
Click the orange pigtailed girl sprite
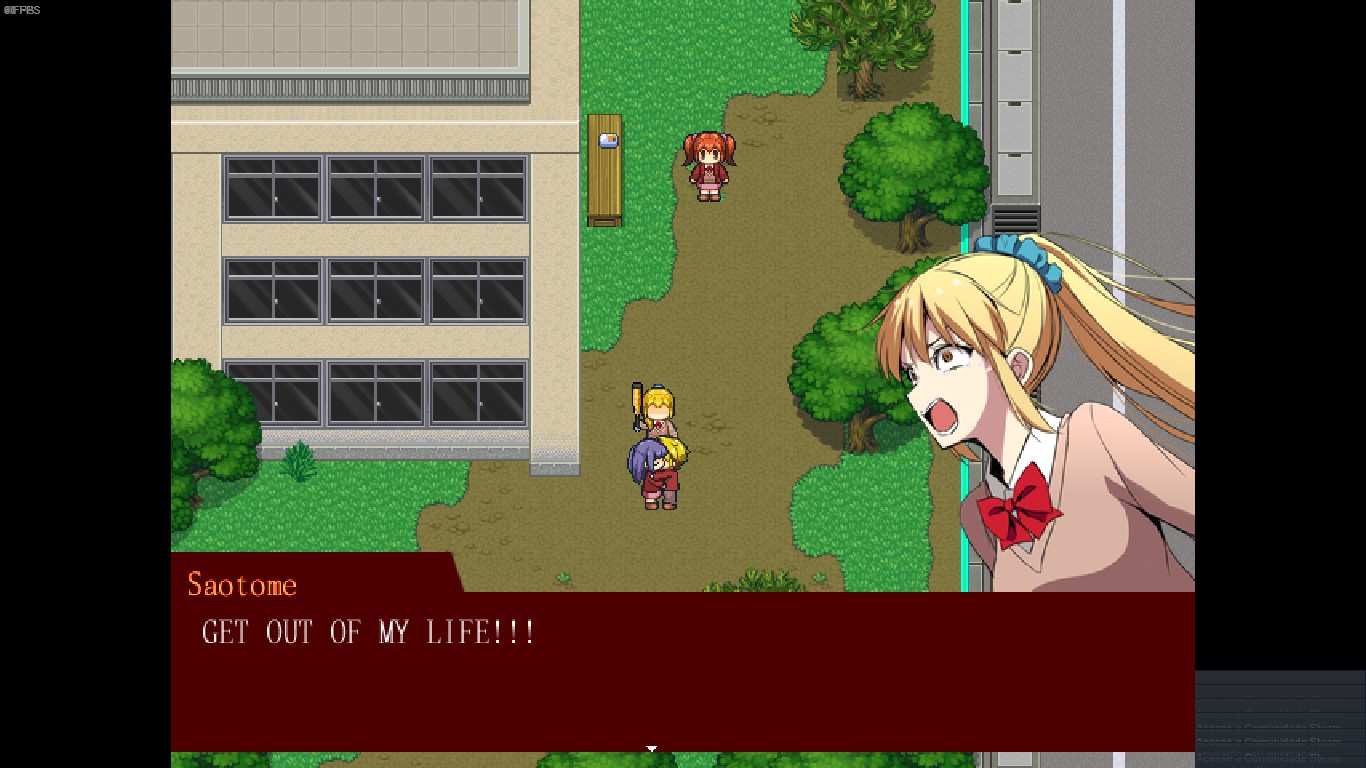(711, 168)
